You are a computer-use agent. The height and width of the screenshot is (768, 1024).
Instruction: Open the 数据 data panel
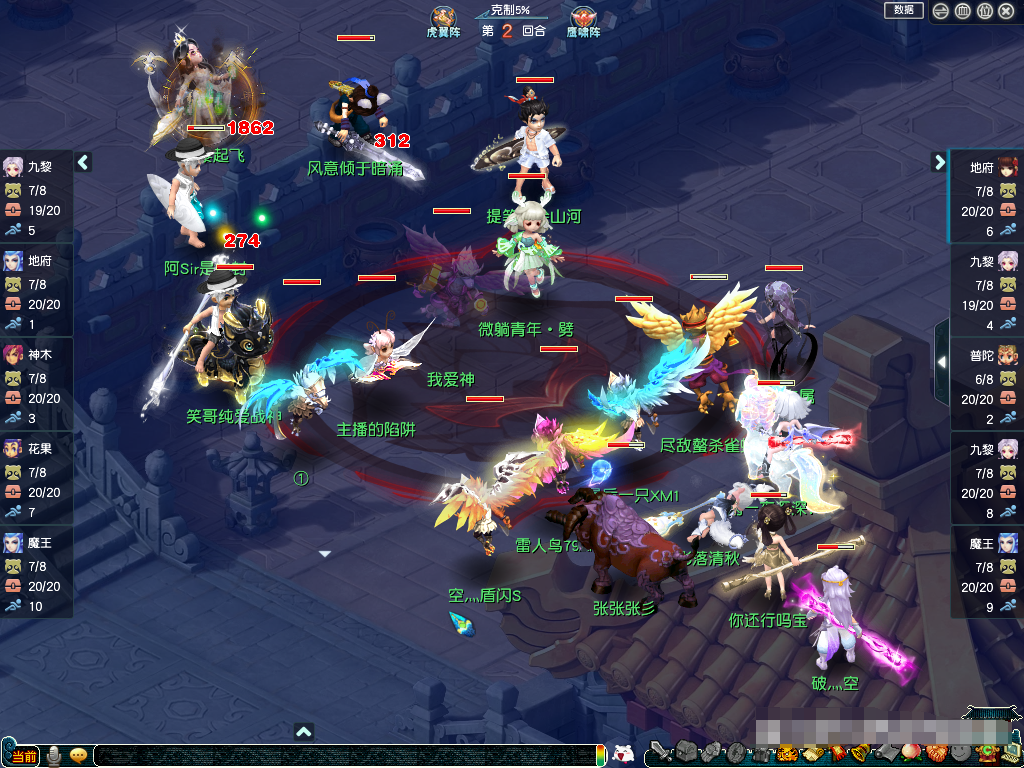click(x=903, y=10)
